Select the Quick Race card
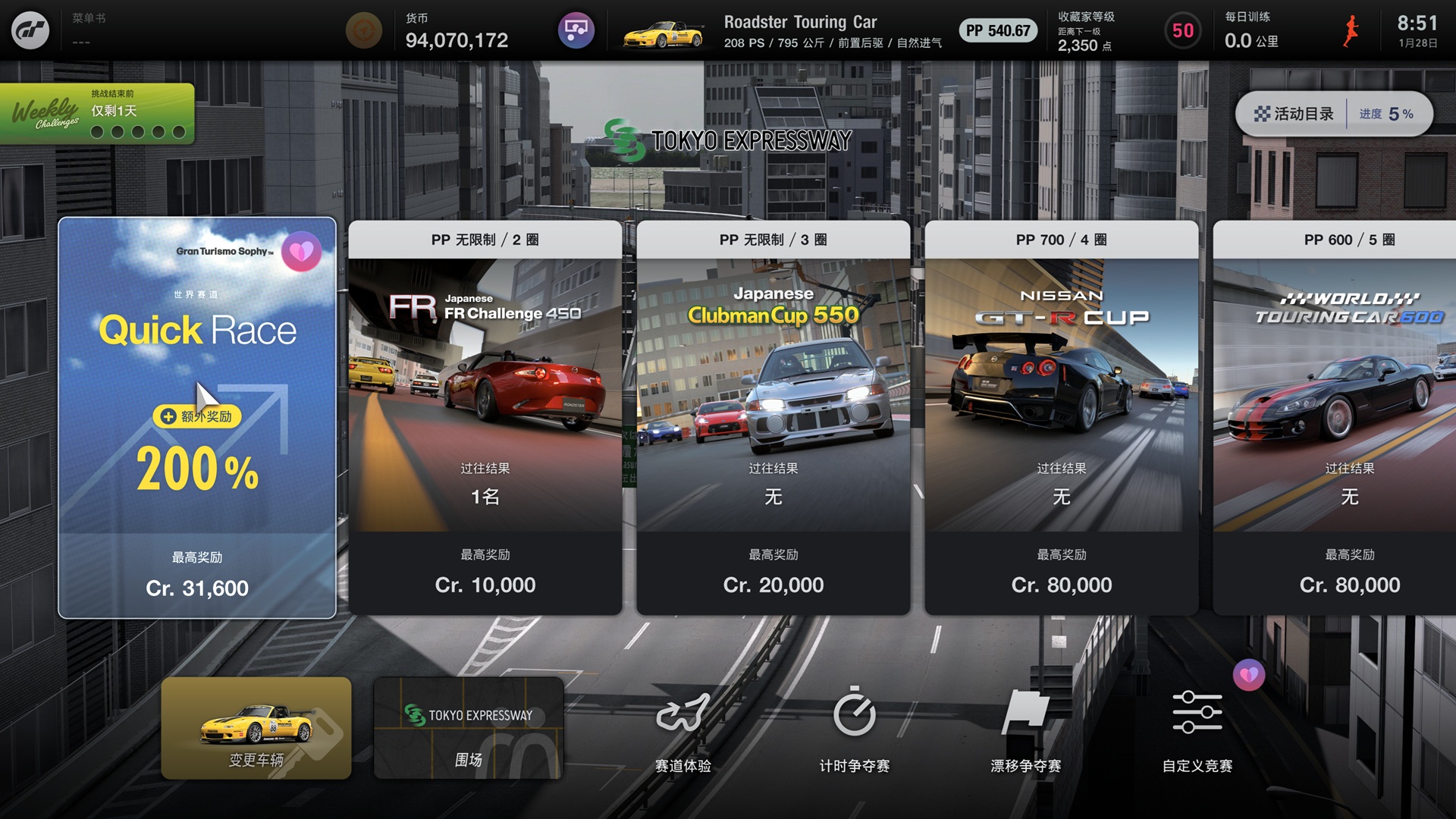Image resolution: width=1456 pixels, height=819 pixels. pyautogui.click(x=197, y=417)
